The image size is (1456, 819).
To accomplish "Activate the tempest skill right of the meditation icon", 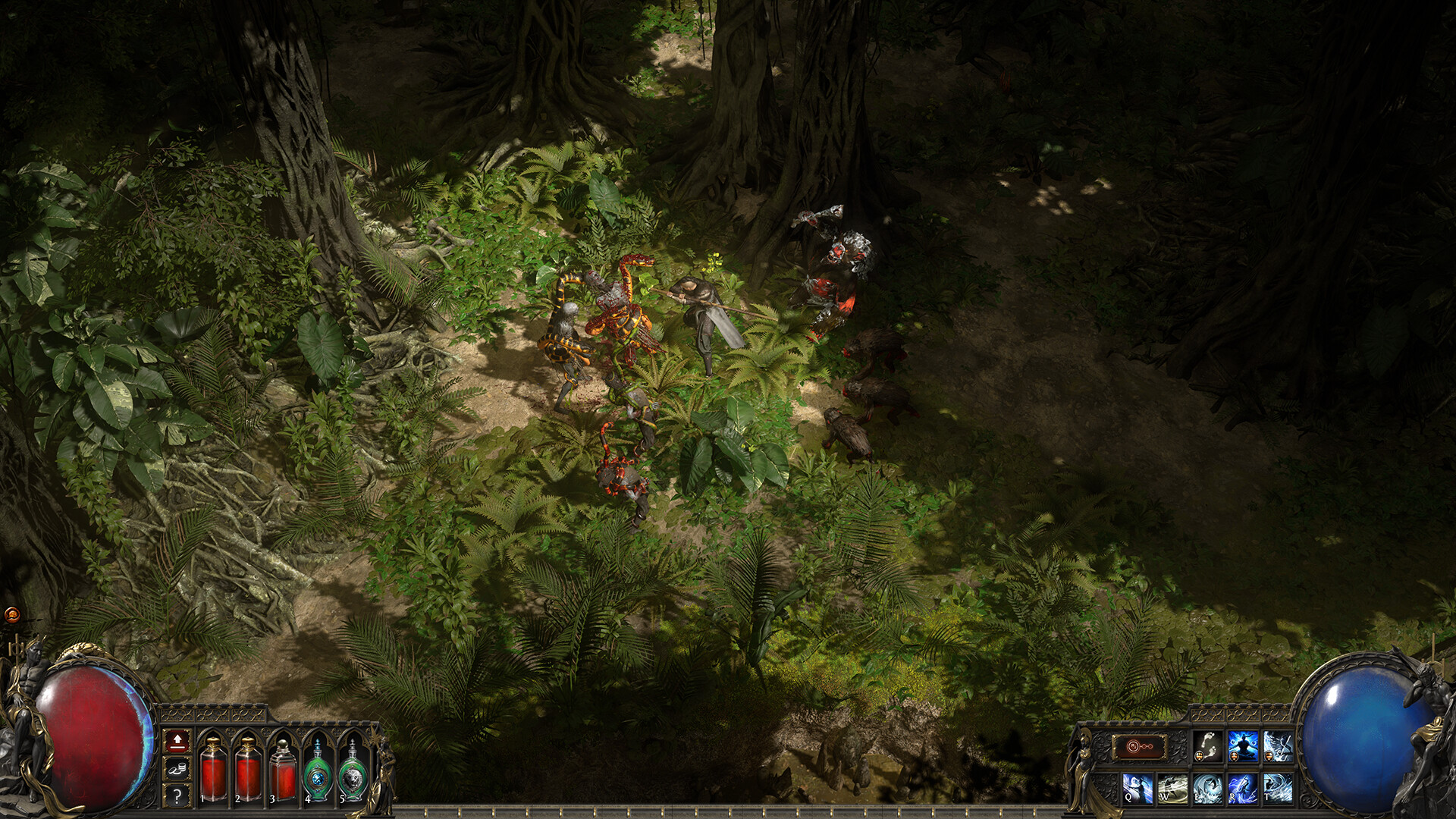I will tap(1278, 745).
